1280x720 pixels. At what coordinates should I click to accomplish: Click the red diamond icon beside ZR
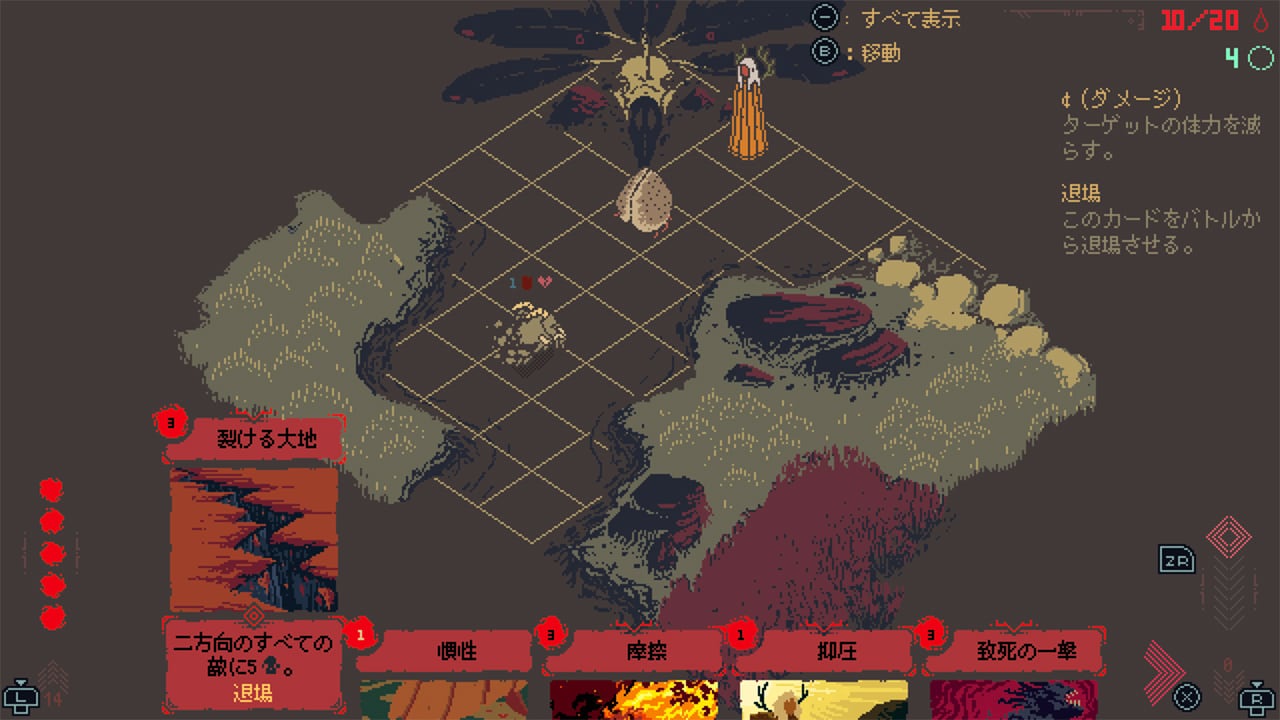[x=1228, y=537]
